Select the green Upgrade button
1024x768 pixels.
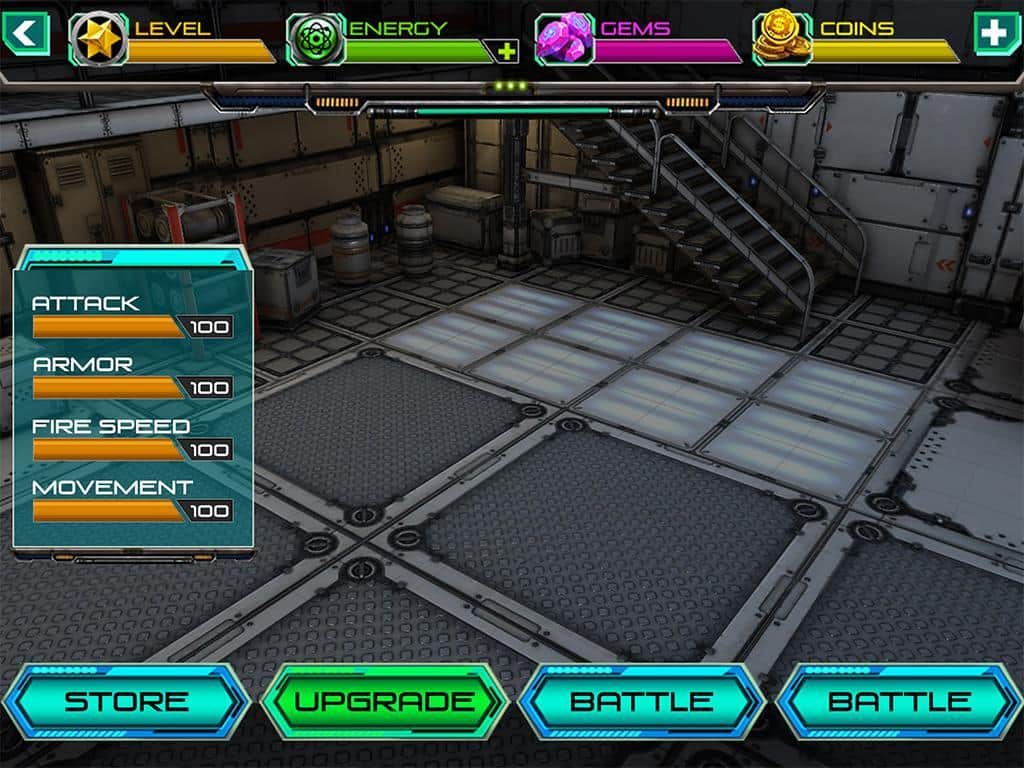(384, 701)
